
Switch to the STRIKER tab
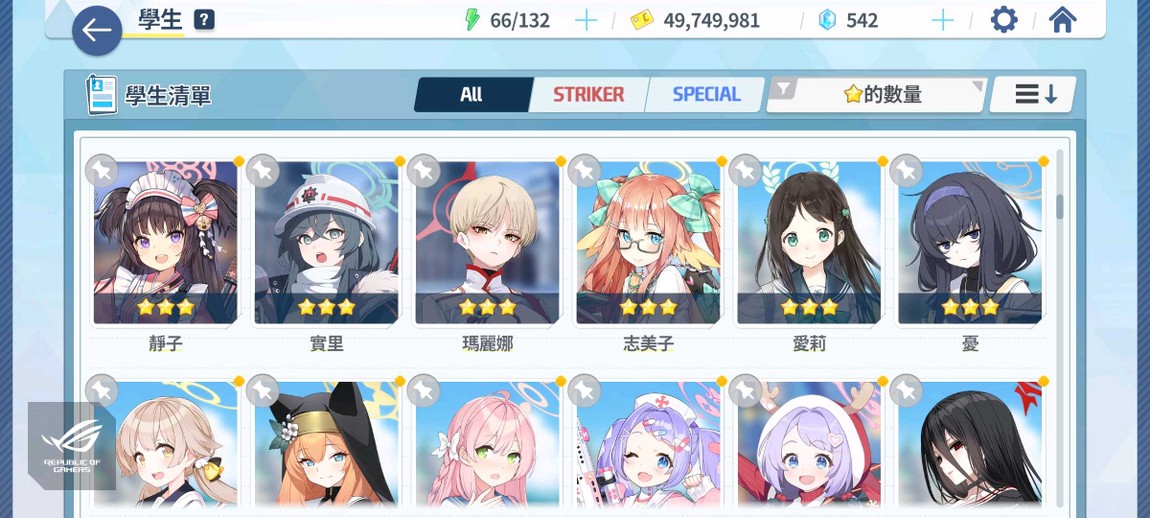[x=588, y=95]
